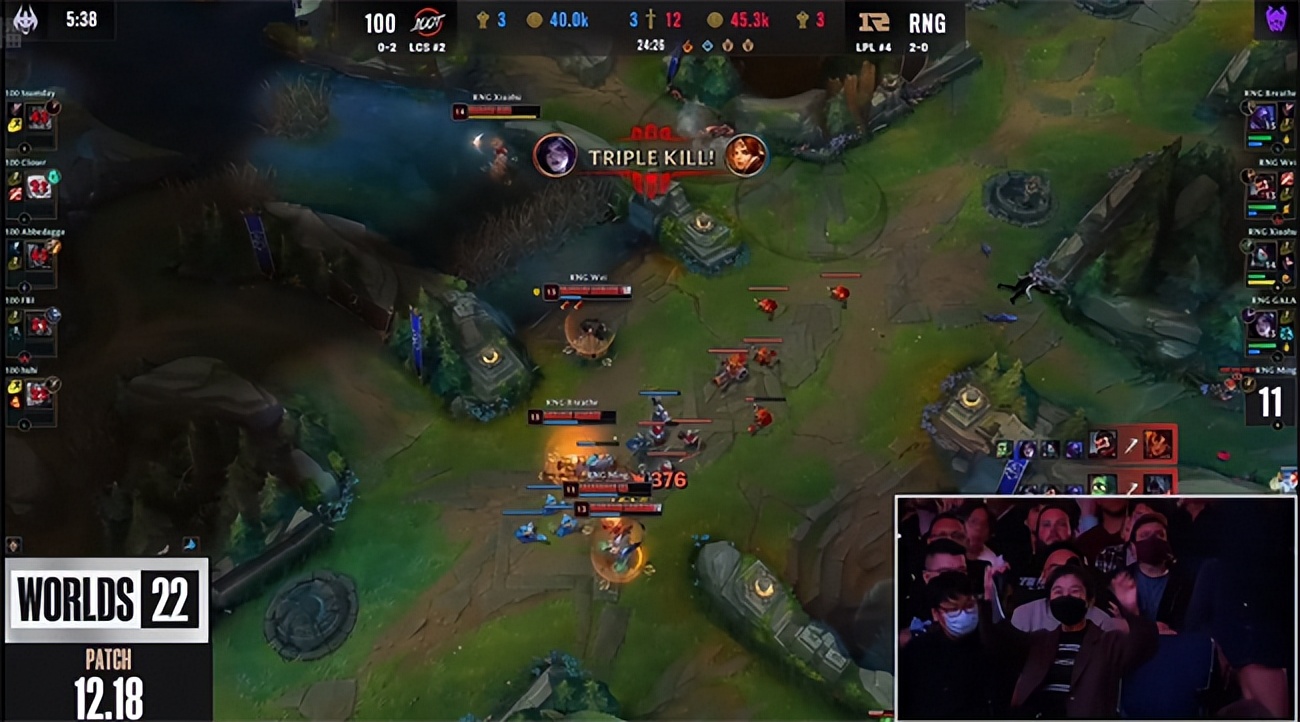This screenshot has width=1300, height=722.
Task: Select the infernal drake icon under the timer
Action: [687, 44]
